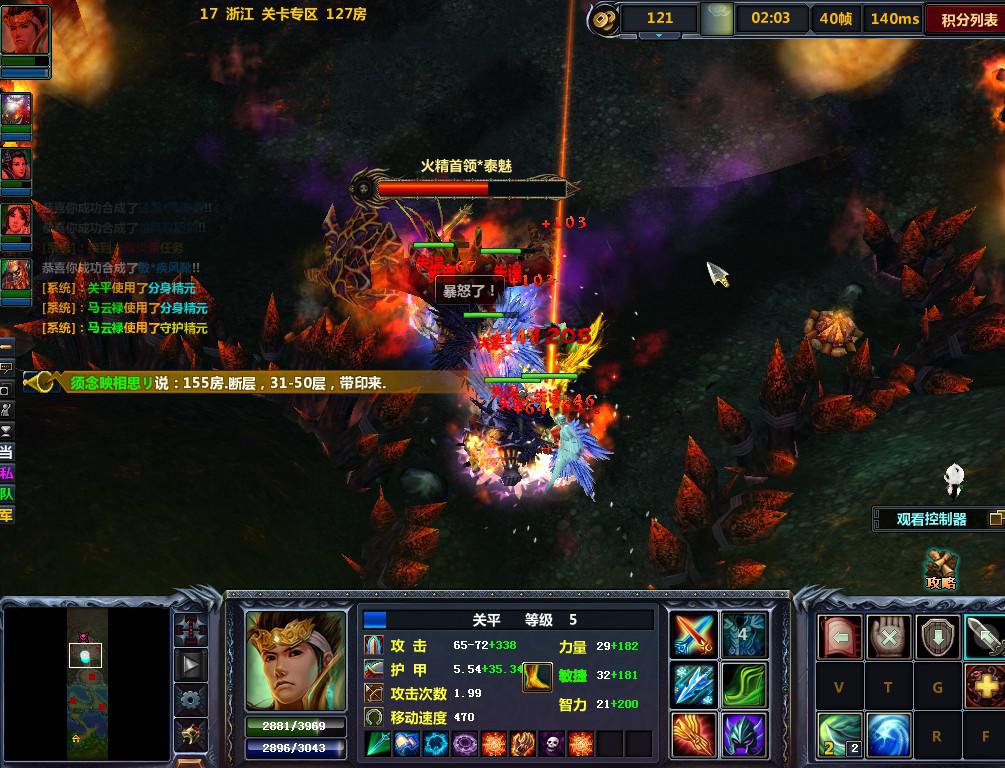1005x768 pixels.
Task: Click the shield Hold Position command
Action: pyautogui.click(x=937, y=637)
